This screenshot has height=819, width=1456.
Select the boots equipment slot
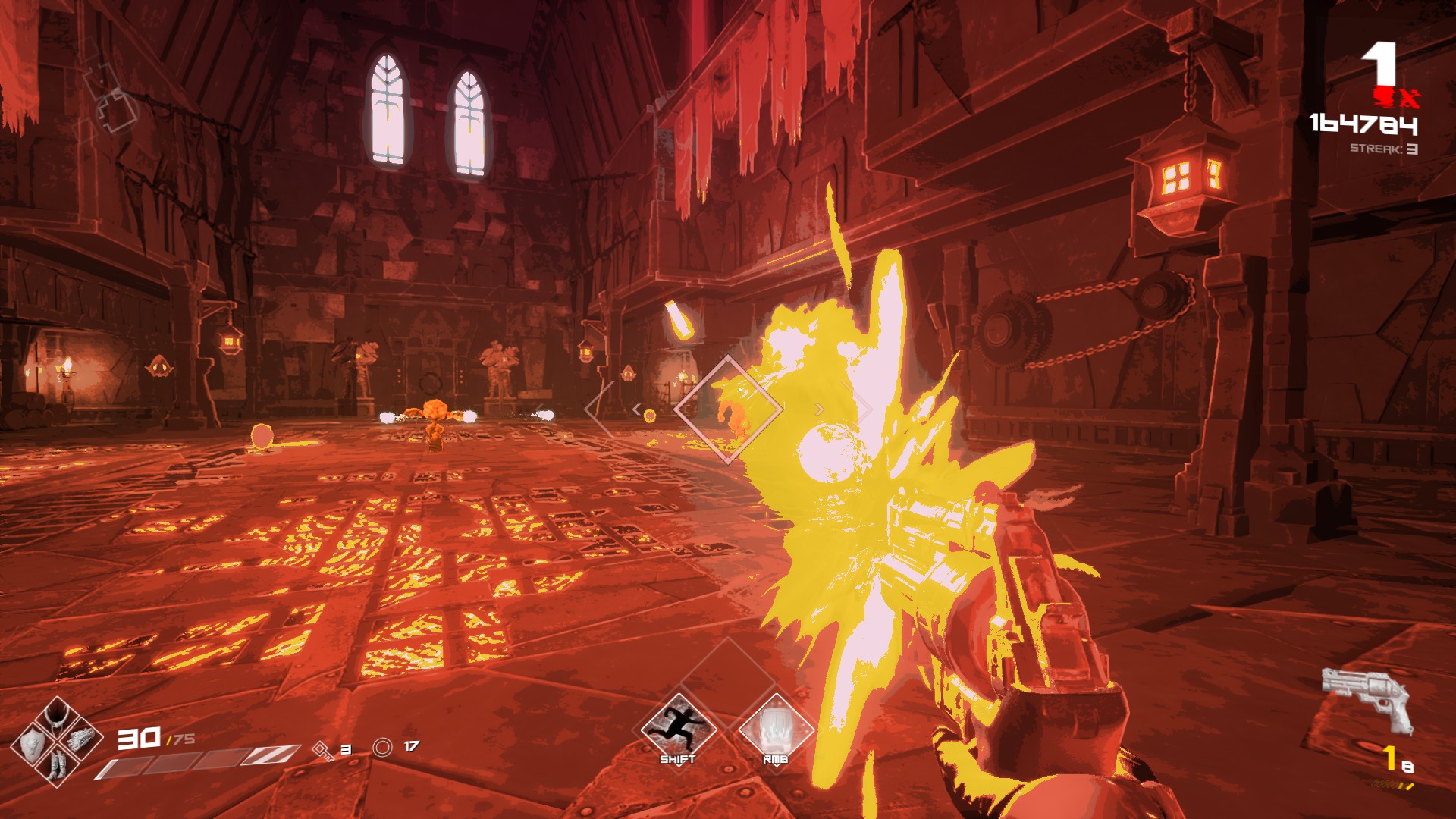pyautogui.click(x=57, y=764)
